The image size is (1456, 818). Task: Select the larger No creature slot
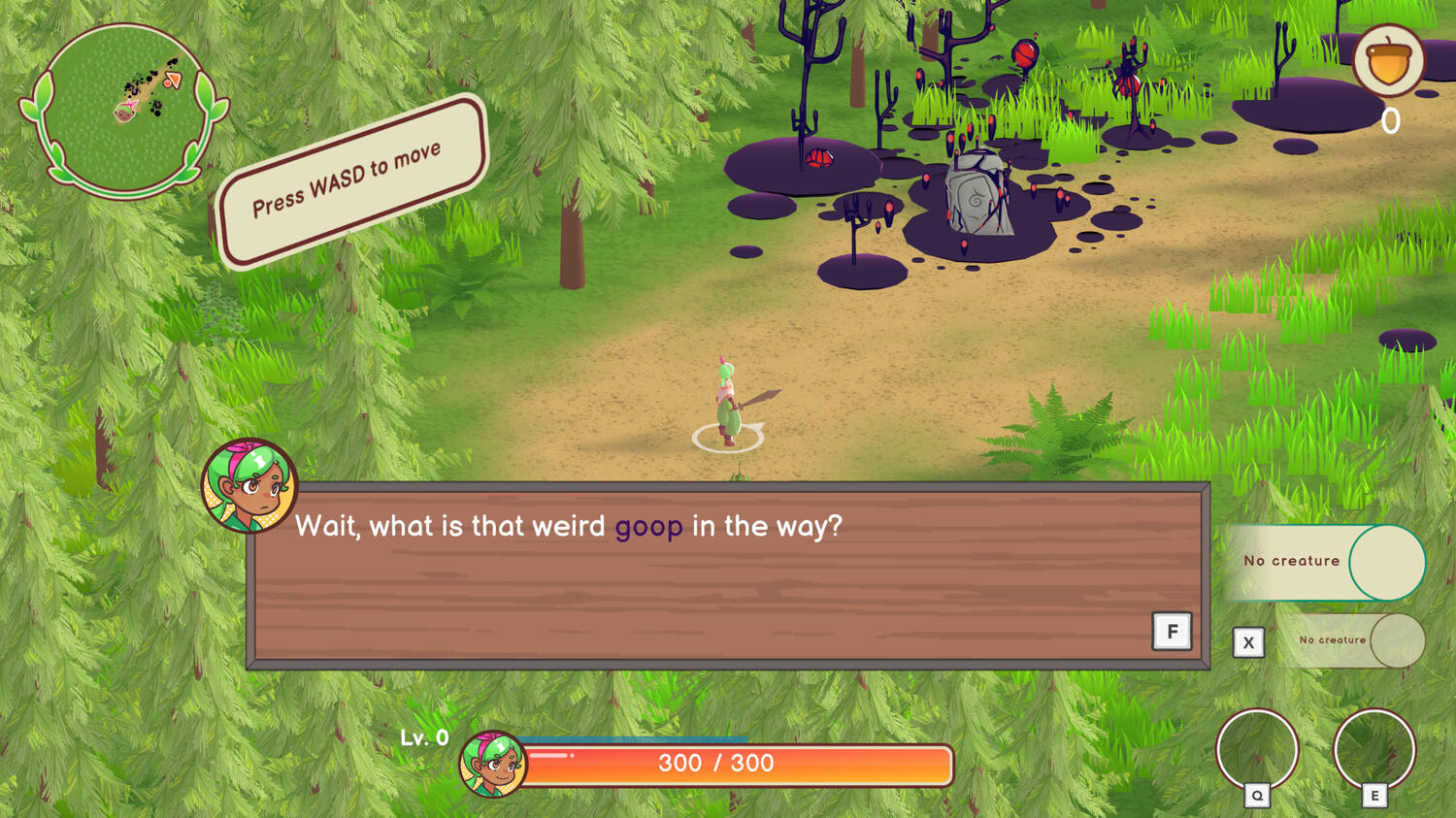tap(1326, 562)
